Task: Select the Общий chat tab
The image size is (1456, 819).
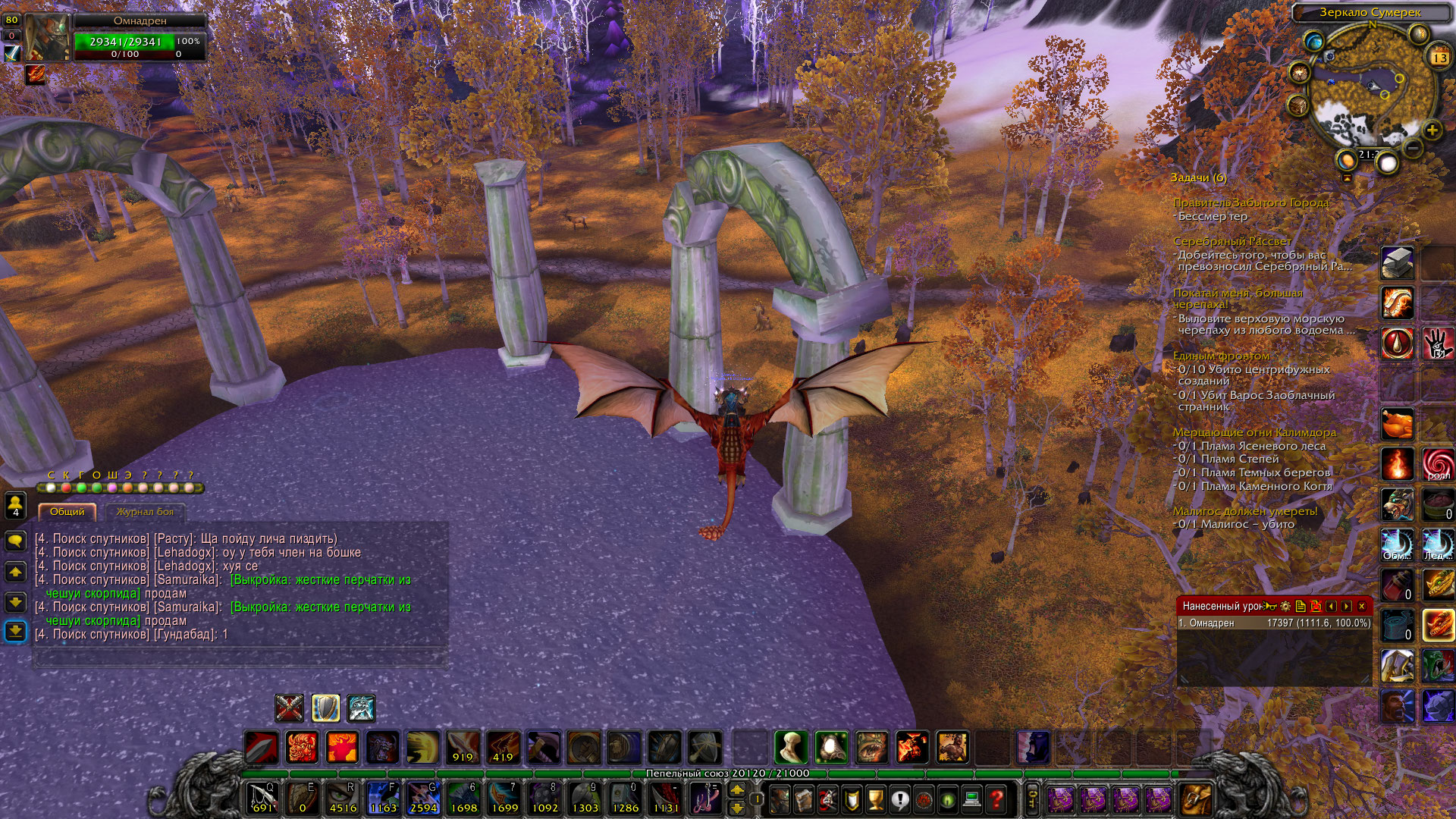Action: coord(67,512)
